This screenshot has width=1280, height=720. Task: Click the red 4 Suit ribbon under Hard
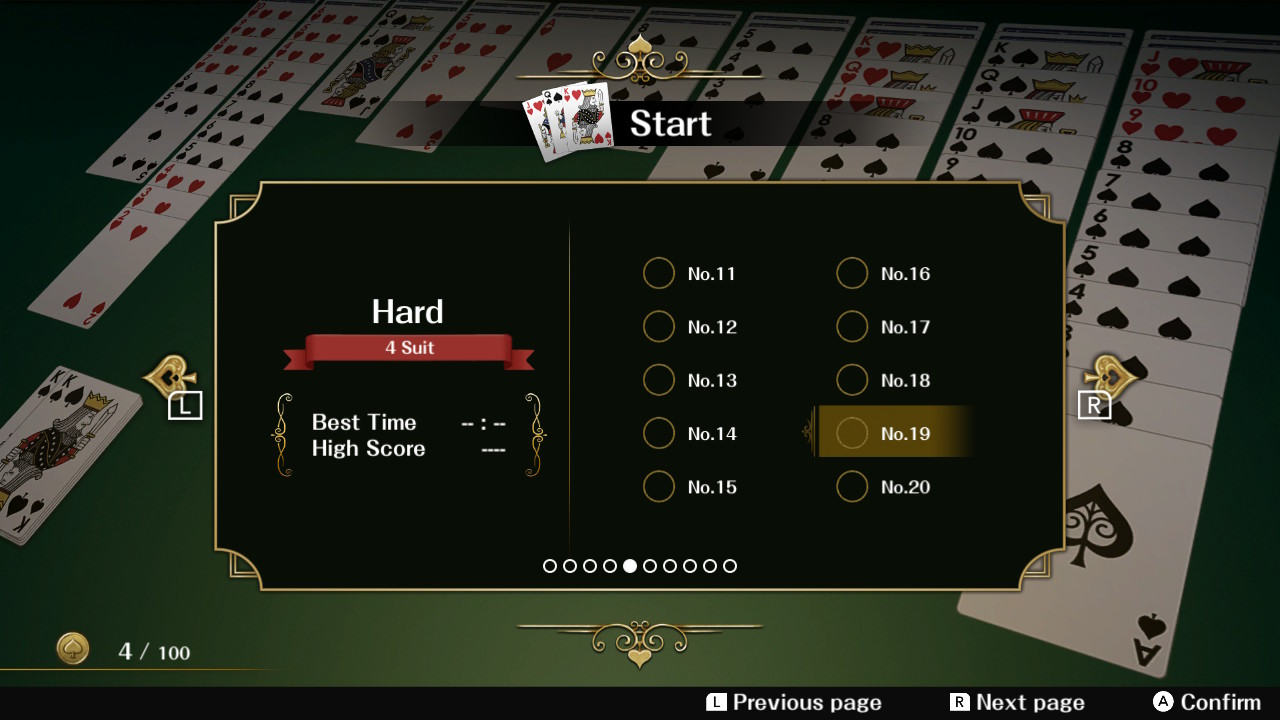408,347
